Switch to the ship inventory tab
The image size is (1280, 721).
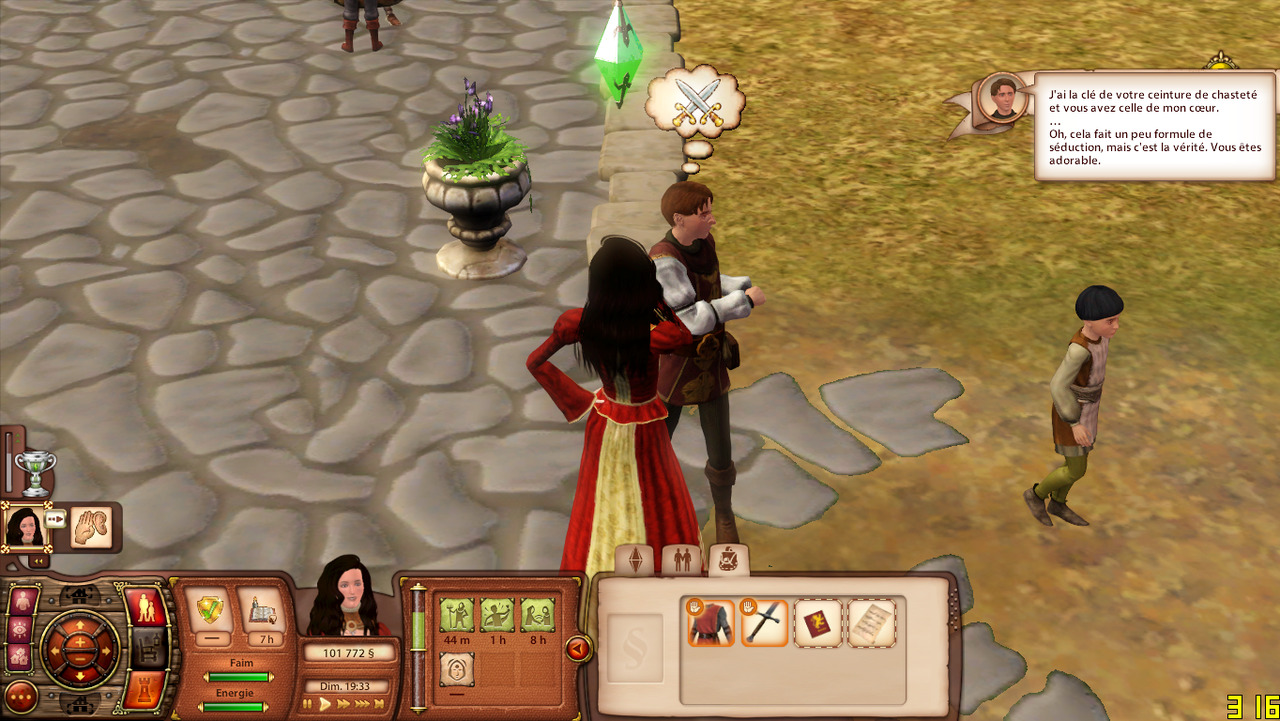coord(729,561)
